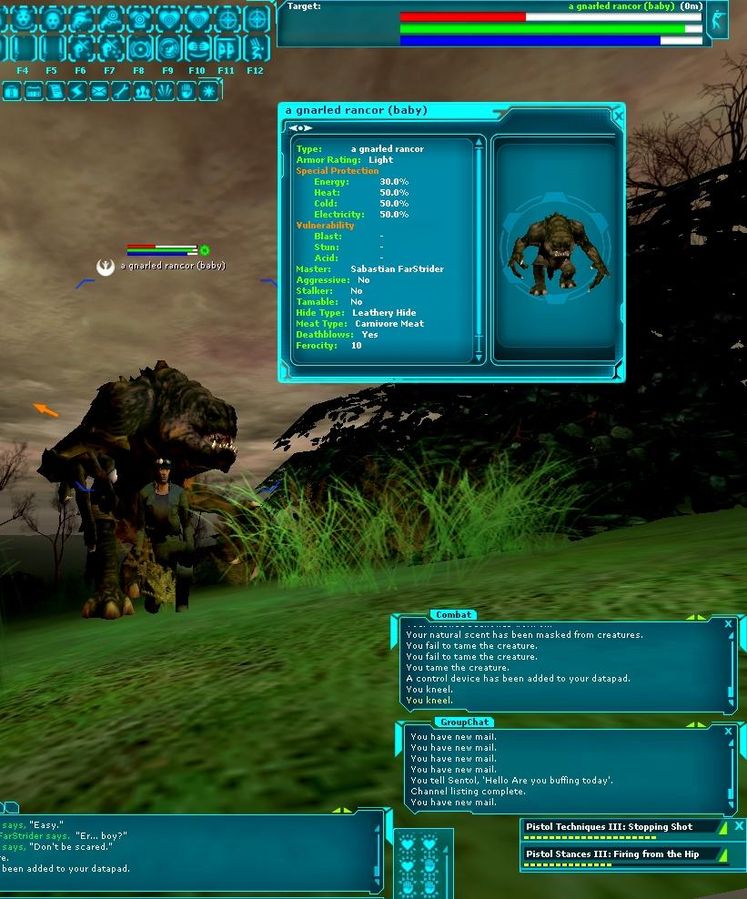Click the sunburst icon in menu bar
Image resolution: width=747 pixels, height=899 pixels.
pos(209,91)
